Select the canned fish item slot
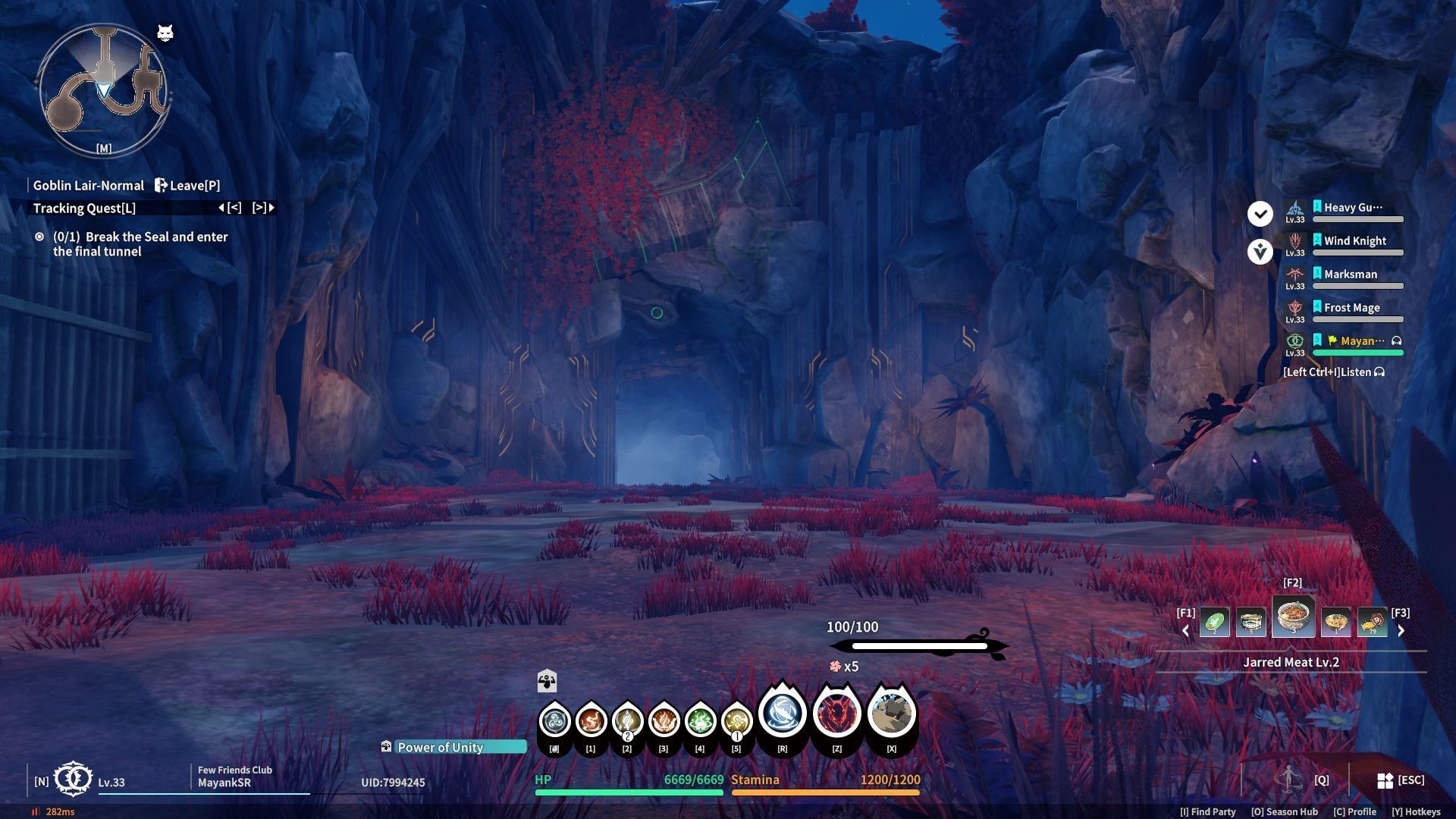 tap(1250, 623)
